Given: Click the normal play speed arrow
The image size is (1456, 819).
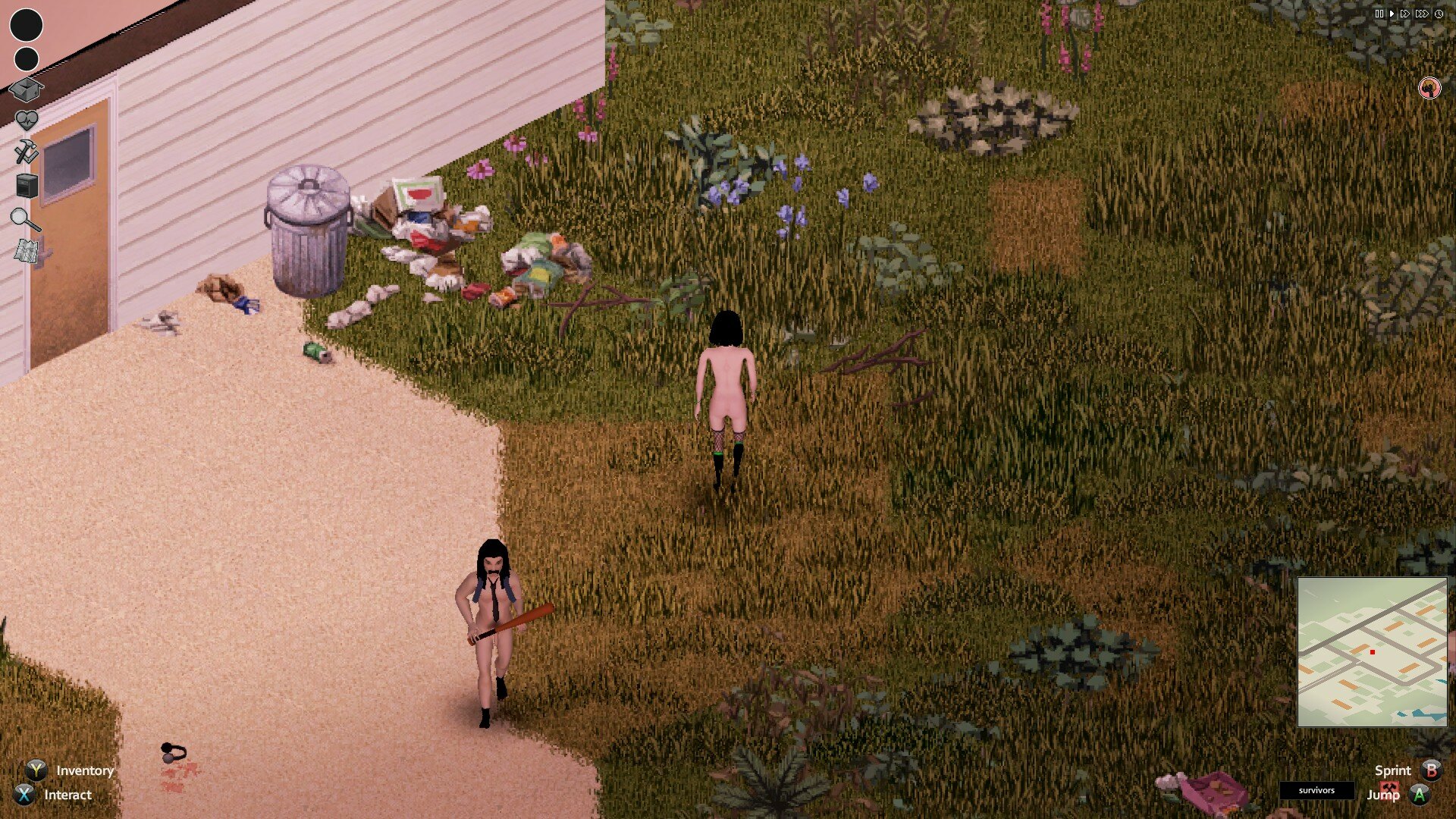Looking at the screenshot, I should click(1392, 12).
